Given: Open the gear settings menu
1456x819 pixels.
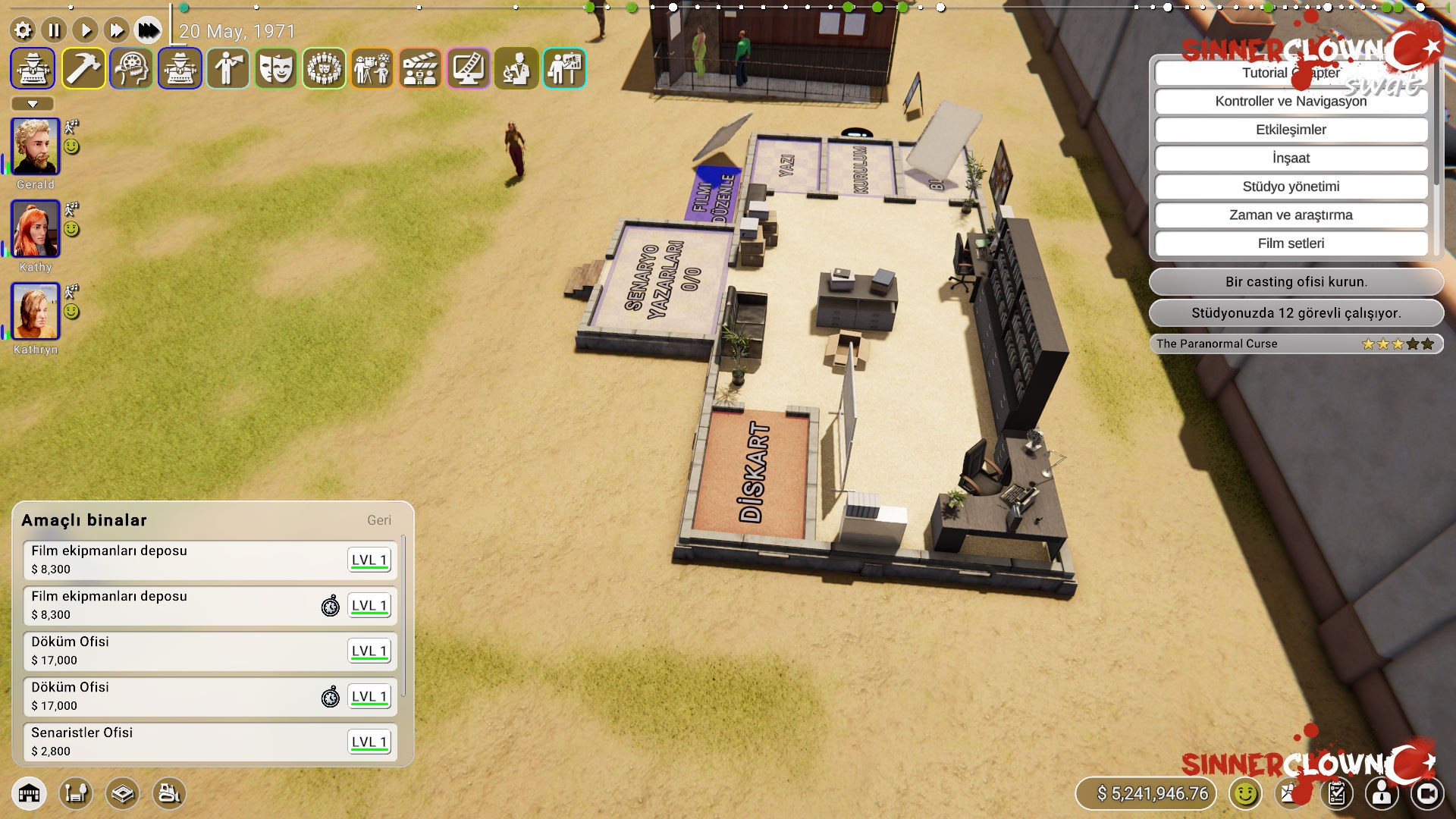Looking at the screenshot, I should 24,30.
